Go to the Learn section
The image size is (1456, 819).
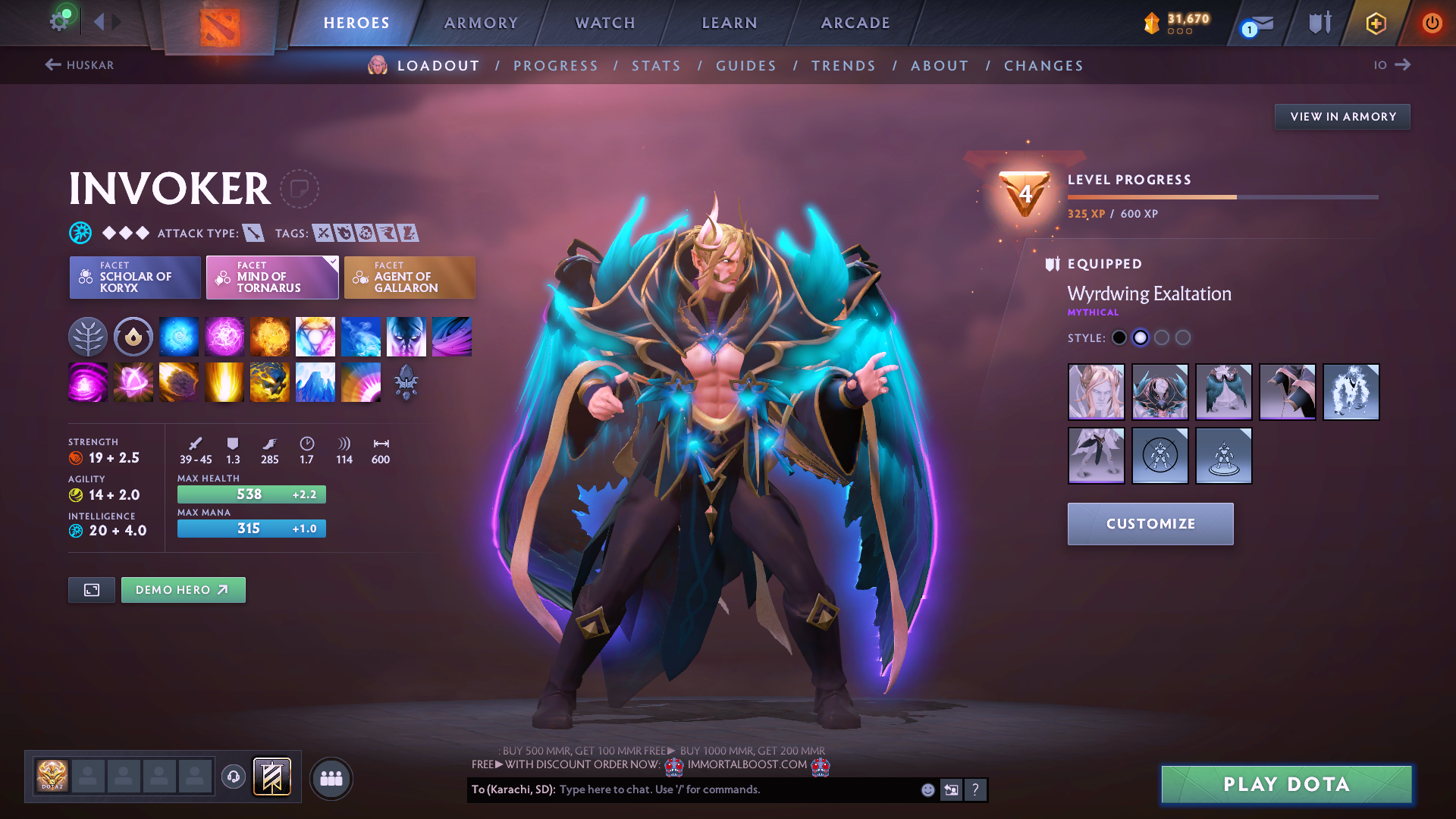730,23
